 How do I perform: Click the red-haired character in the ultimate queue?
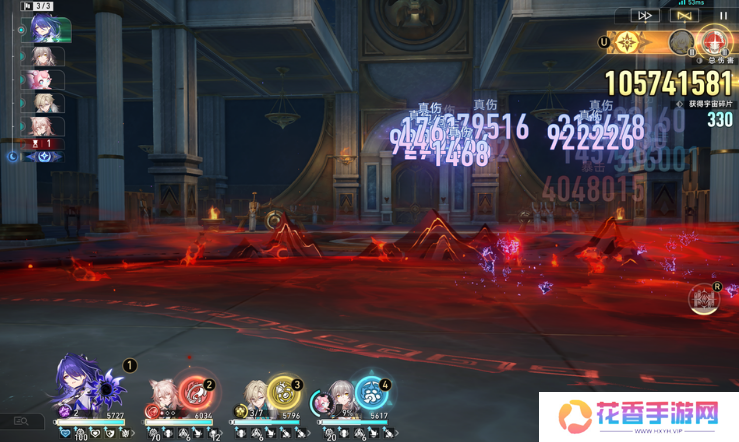point(713,41)
